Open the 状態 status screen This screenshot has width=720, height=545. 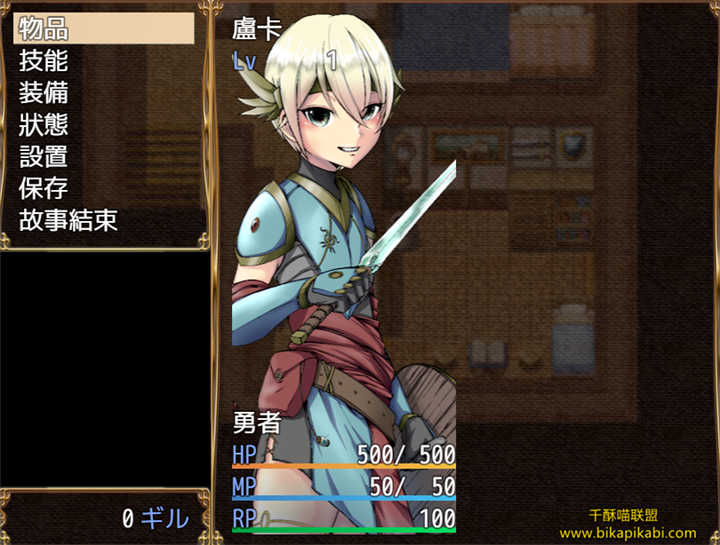[104, 124]
